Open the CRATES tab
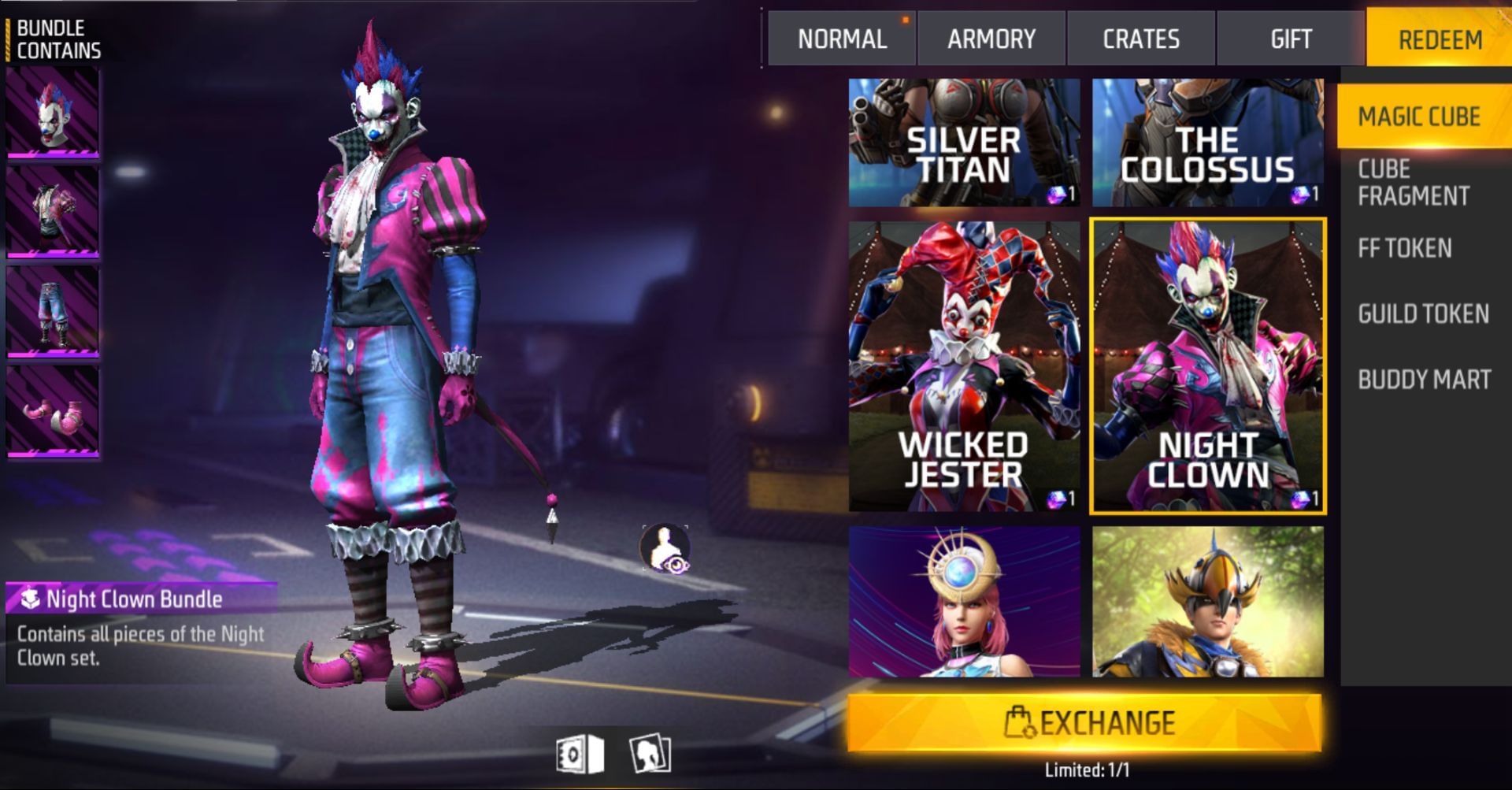Image resolution: width=1512 pixels, height=790 pixels. click(1141, 39)
